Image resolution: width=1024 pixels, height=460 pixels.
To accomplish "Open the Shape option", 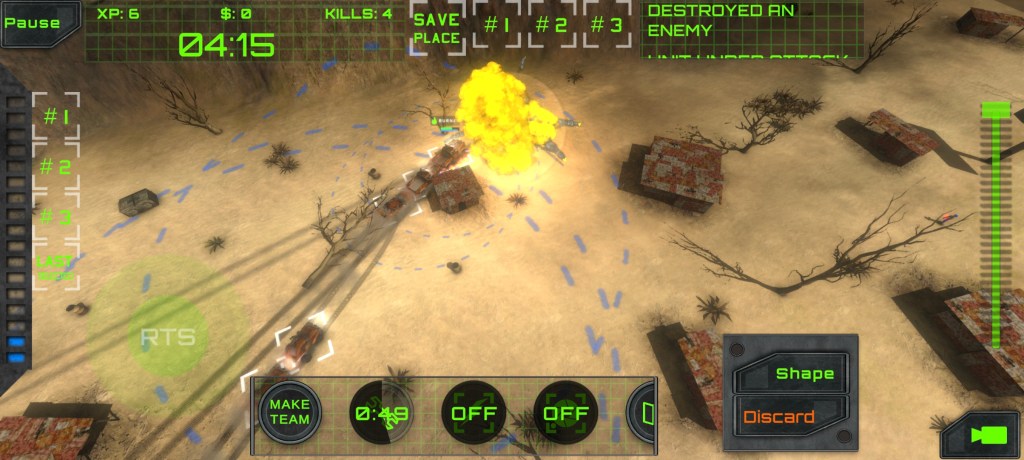I will point(797,374).
